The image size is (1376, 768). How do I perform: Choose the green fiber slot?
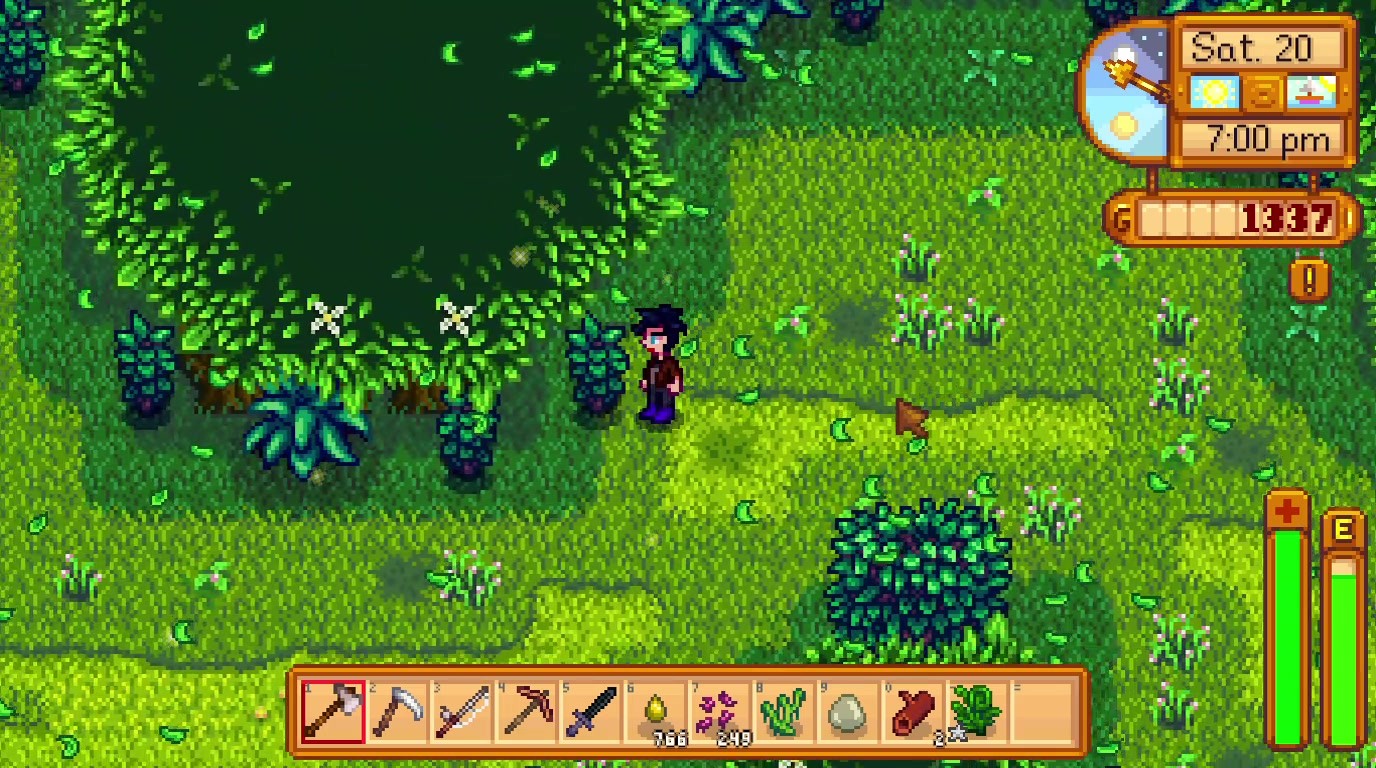point(783,711)
